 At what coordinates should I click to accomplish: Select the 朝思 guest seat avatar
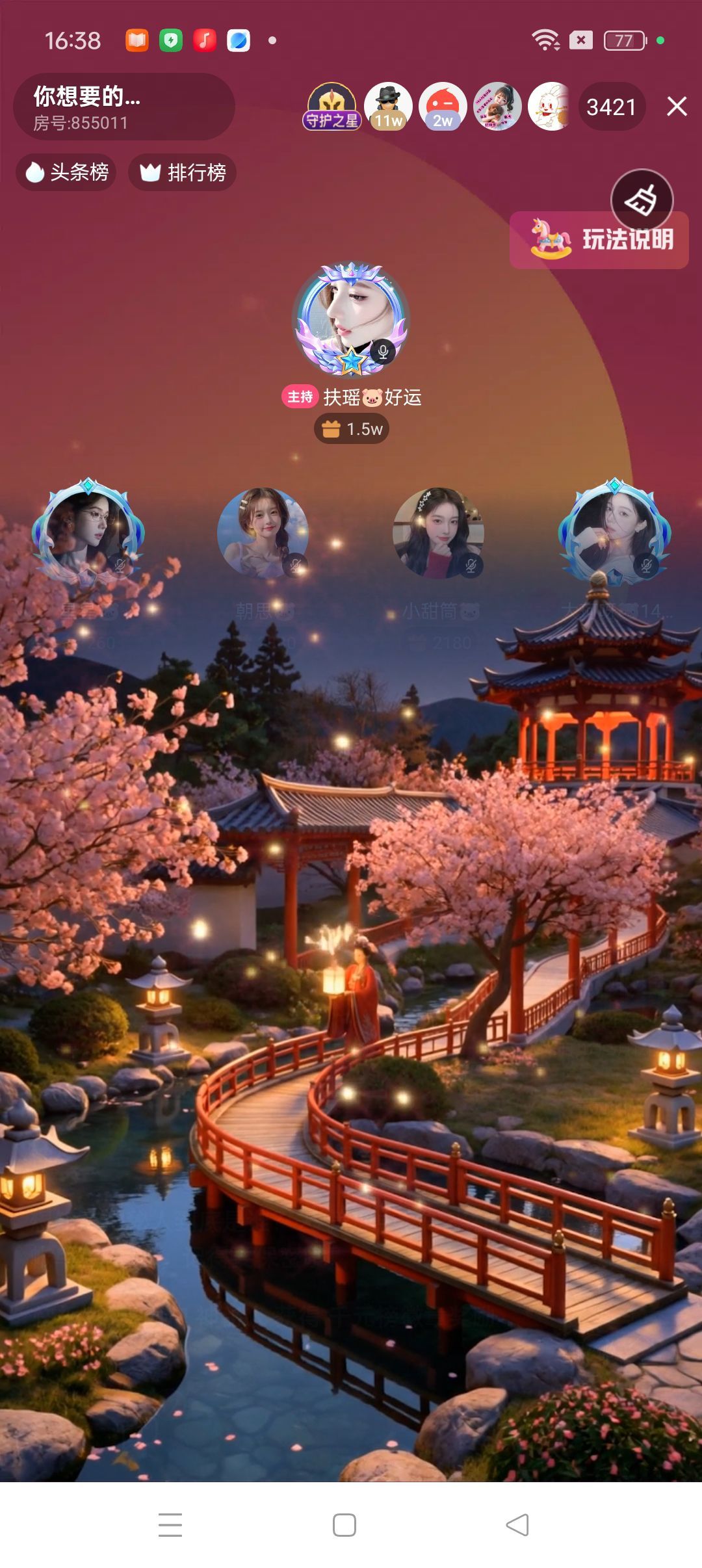263,533
